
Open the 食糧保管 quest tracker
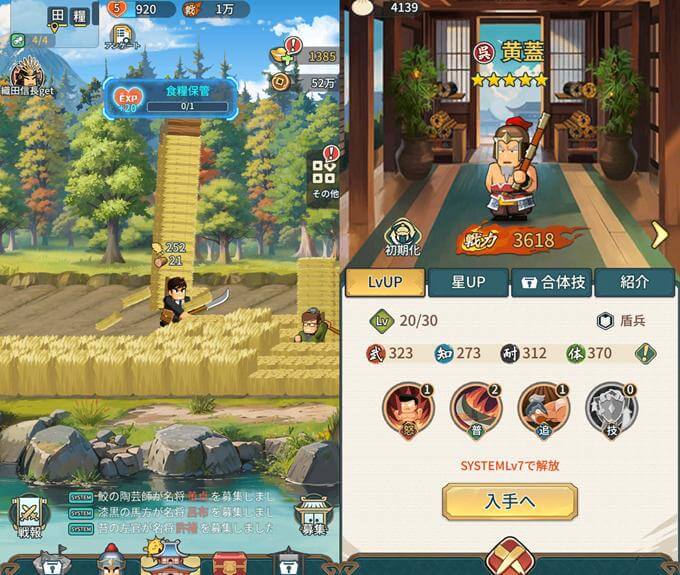pos(173,97)
